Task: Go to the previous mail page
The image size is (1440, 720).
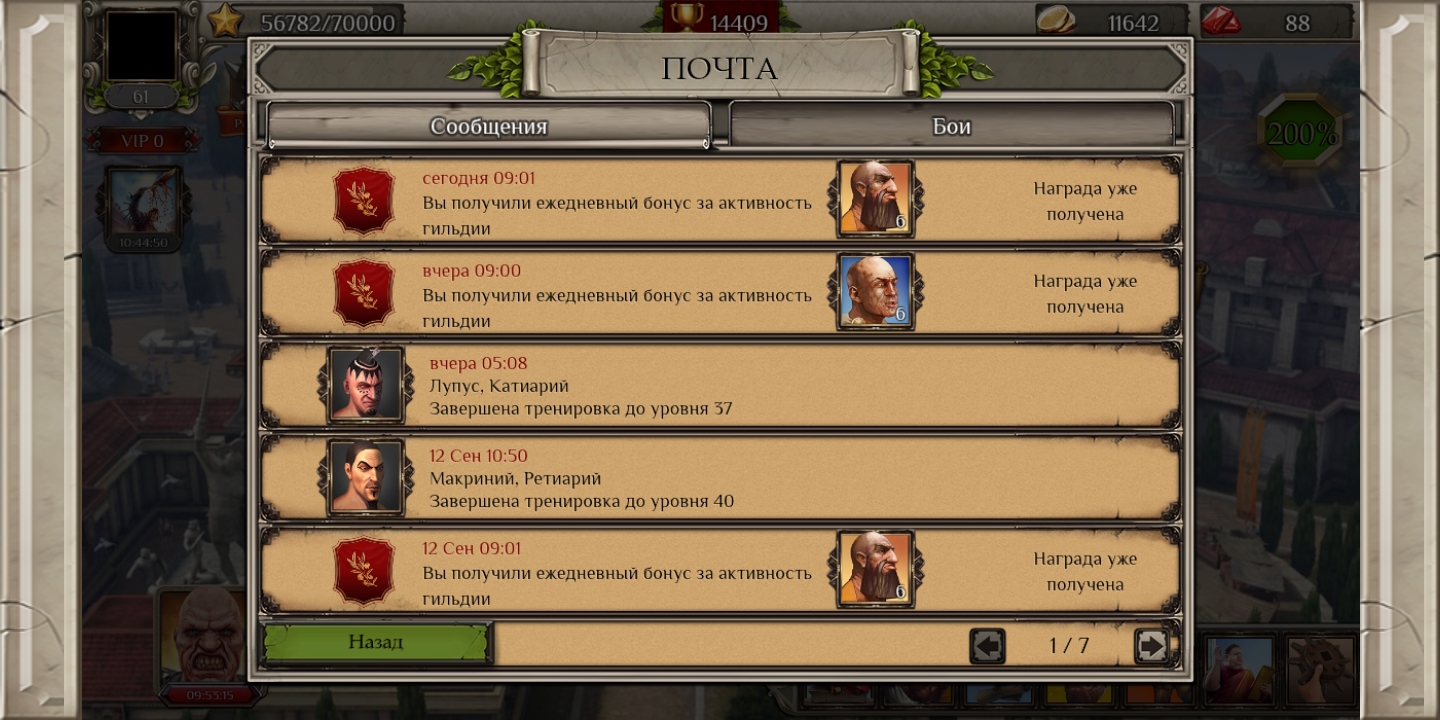Action: click(x=987, y=646)
